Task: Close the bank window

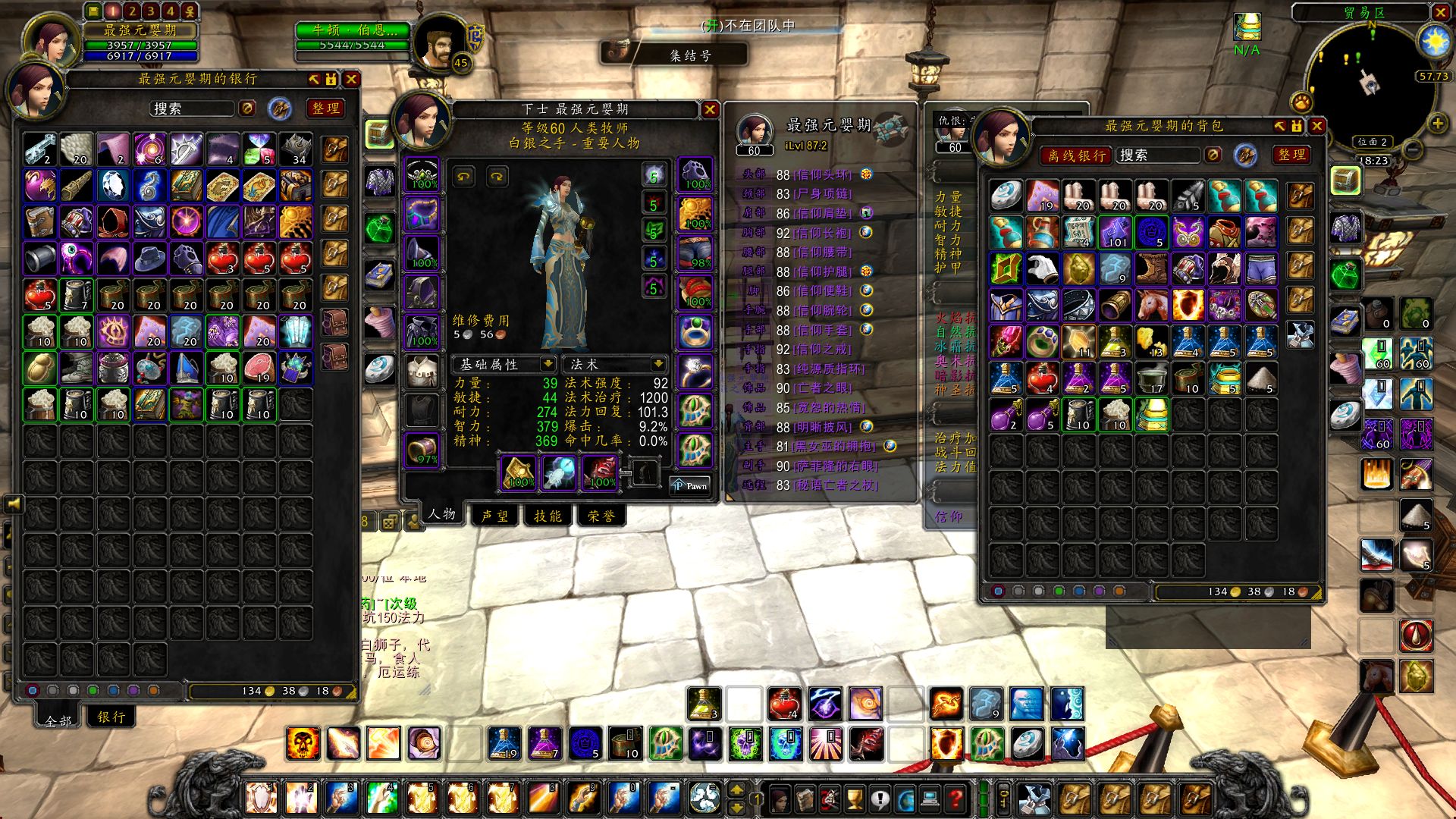Action: [x=351, y=79]
